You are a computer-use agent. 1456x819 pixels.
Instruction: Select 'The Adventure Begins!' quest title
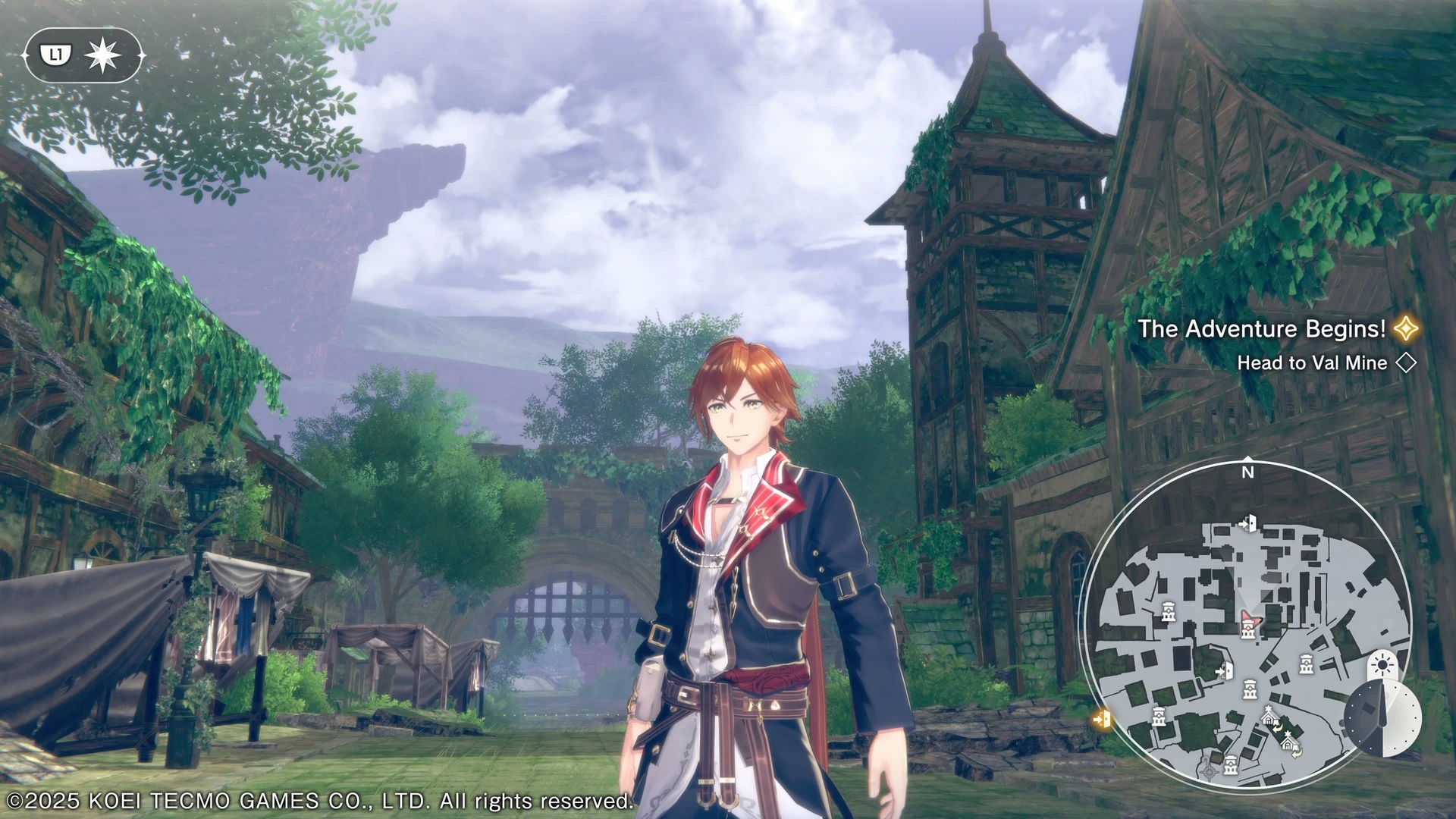coord(1261,329)
